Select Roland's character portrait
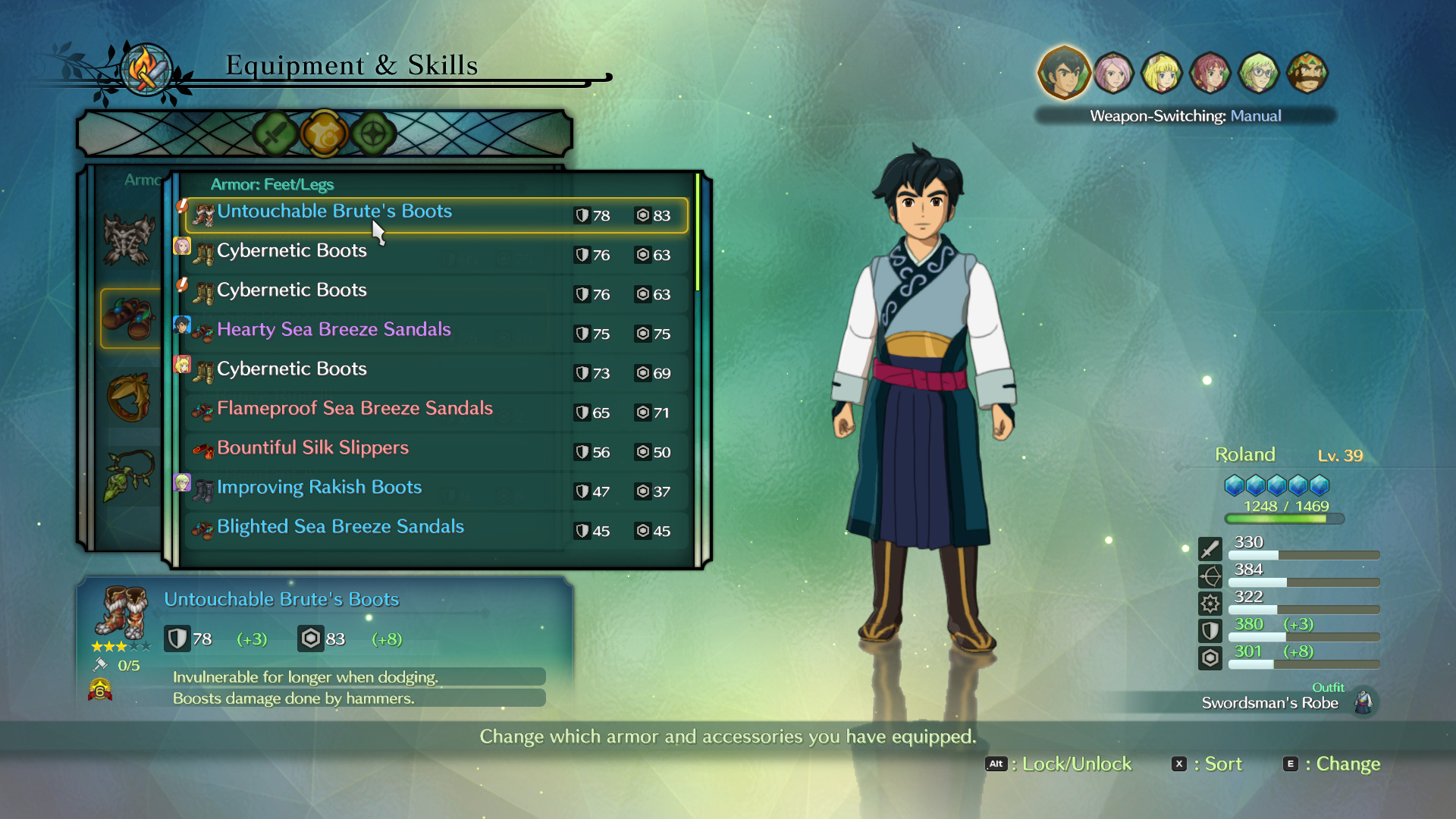The image size is (1456, 819). (x=1064, y=73)
